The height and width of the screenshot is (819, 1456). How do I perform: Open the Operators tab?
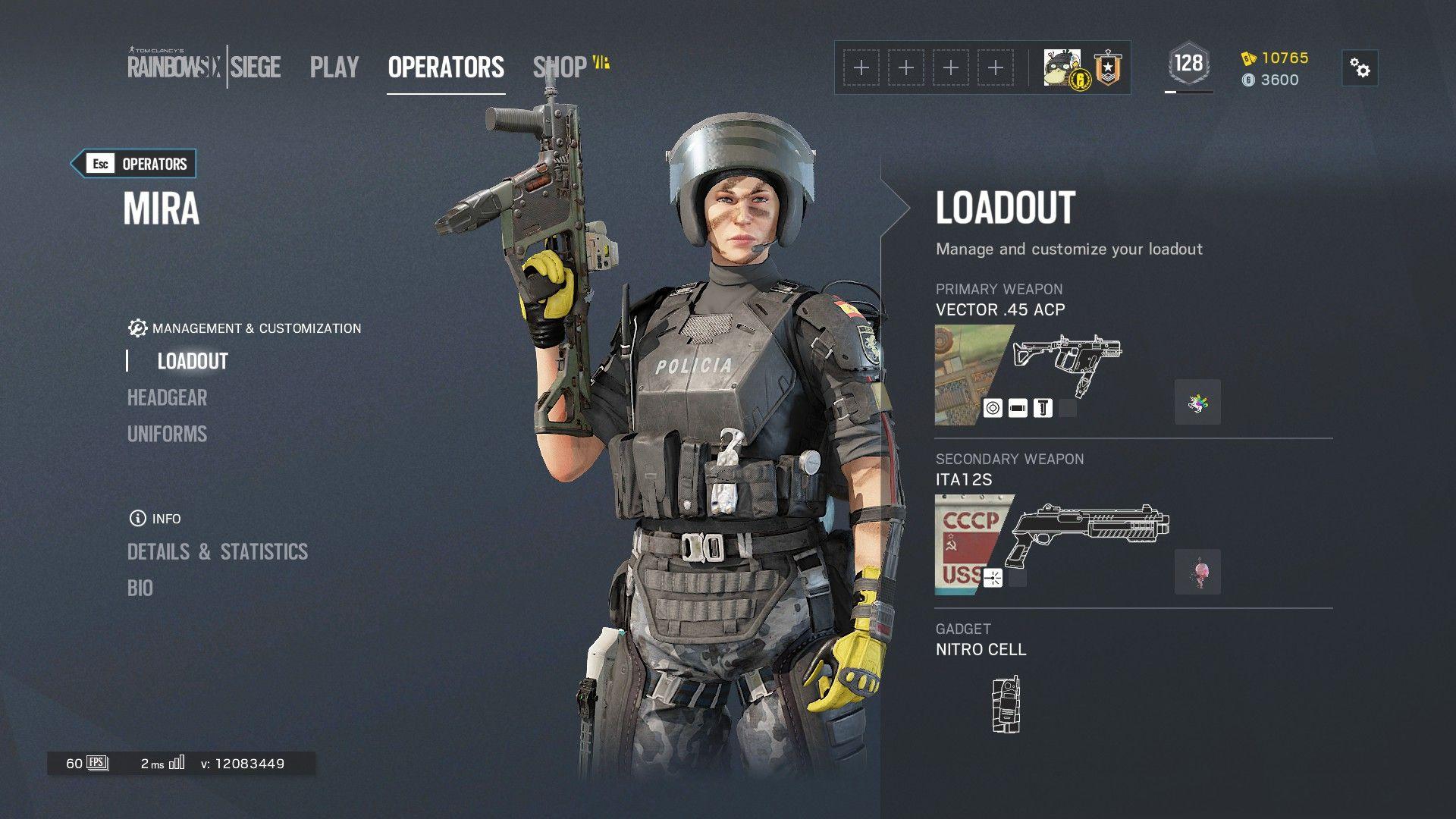pyautogui.click(x=446, y=67)
